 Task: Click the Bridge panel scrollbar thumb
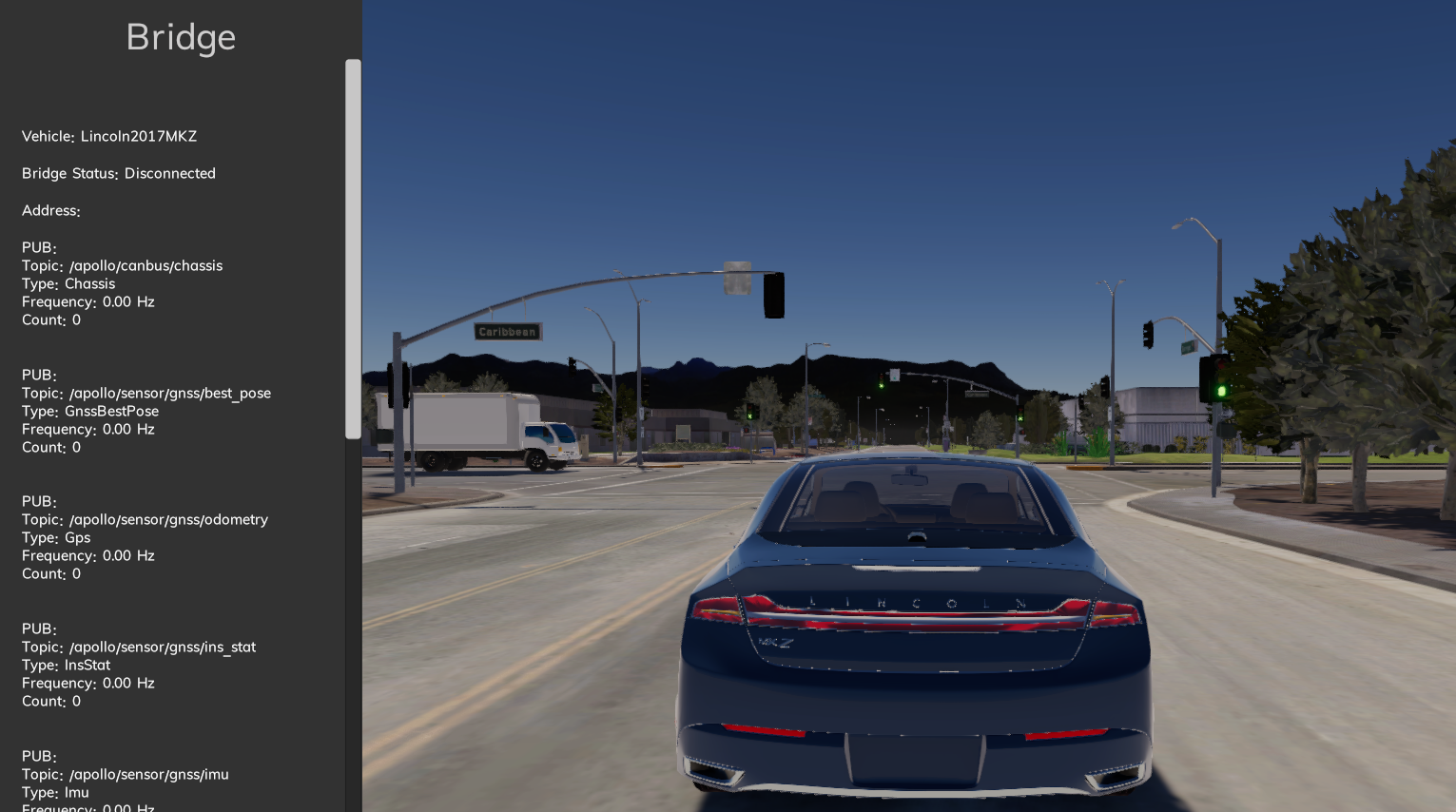click(353, 247)
